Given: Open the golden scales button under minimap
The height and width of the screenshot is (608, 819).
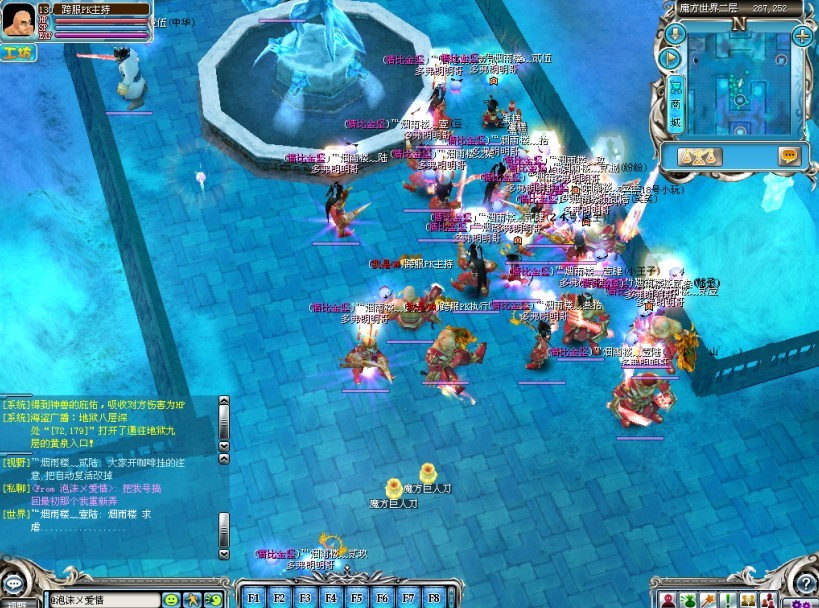Looking at the screenshot, I should 699,156.
